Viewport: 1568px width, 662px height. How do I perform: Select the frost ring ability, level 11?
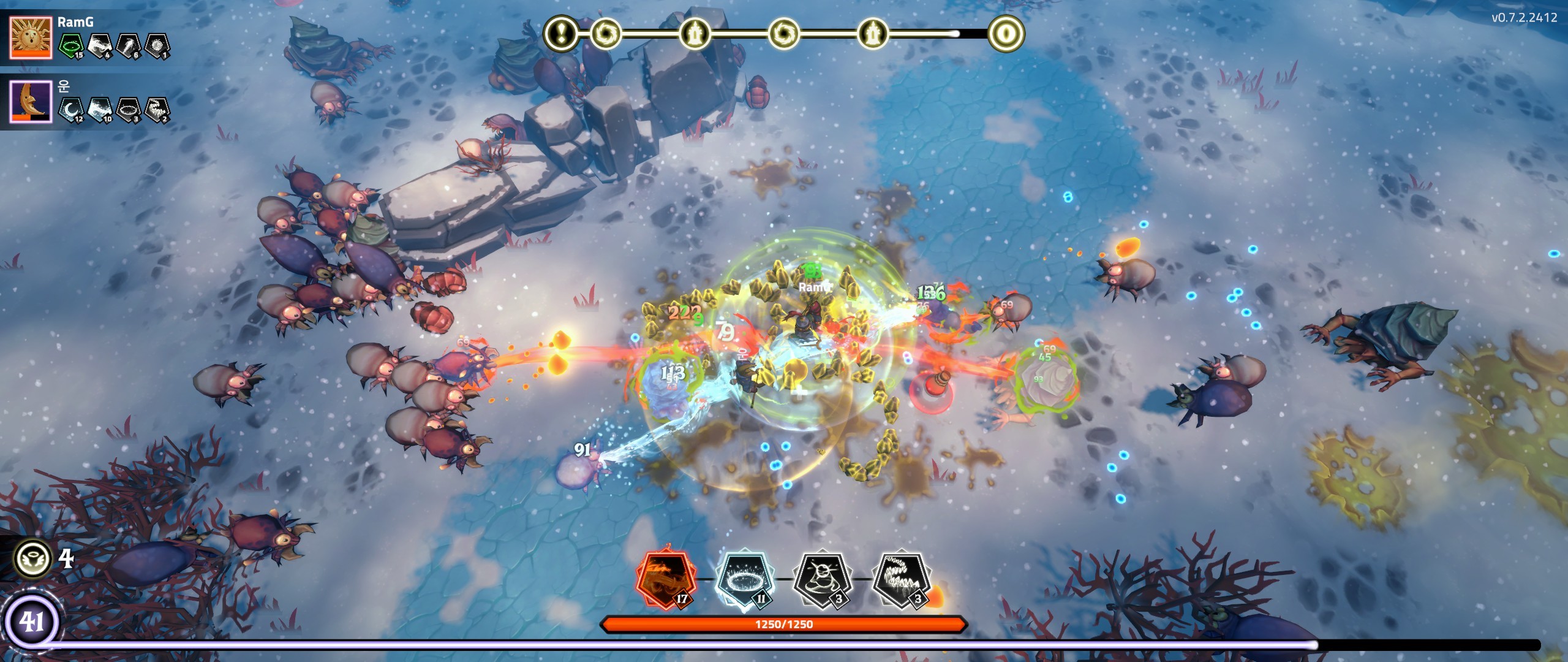[744, 579]
